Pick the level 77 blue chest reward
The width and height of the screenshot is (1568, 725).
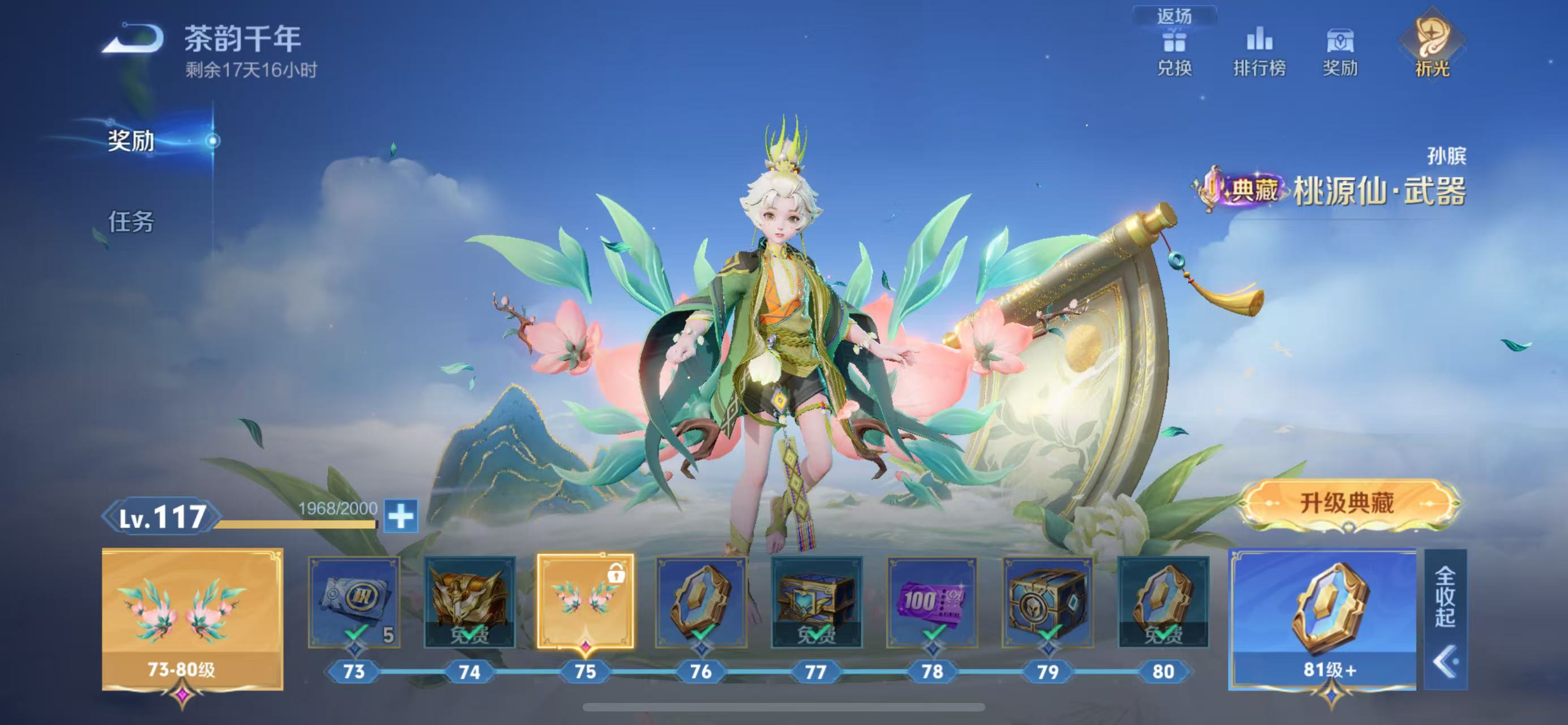pos(816,602)
